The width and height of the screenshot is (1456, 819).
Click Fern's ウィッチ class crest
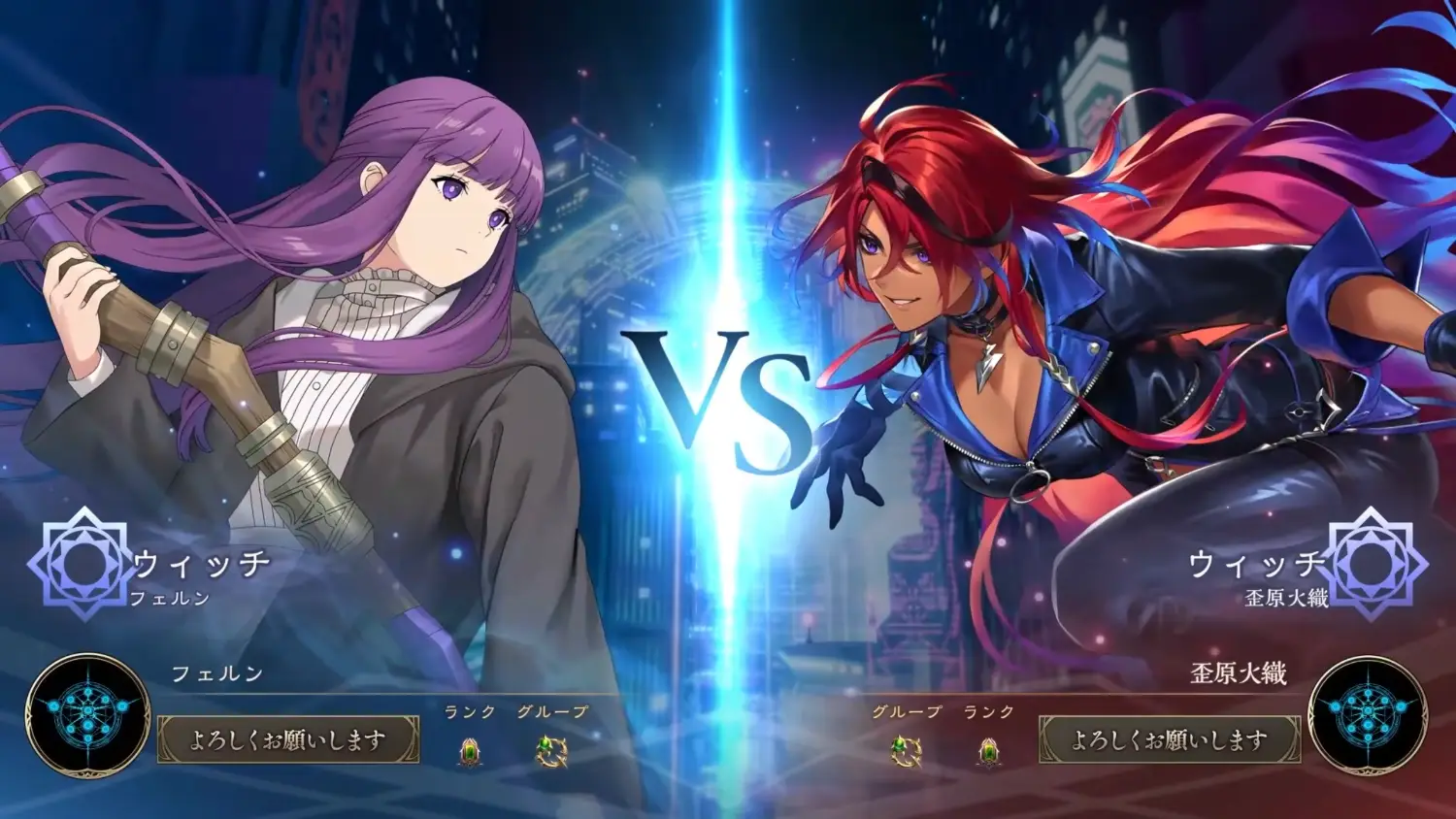[x=84, y=563]
